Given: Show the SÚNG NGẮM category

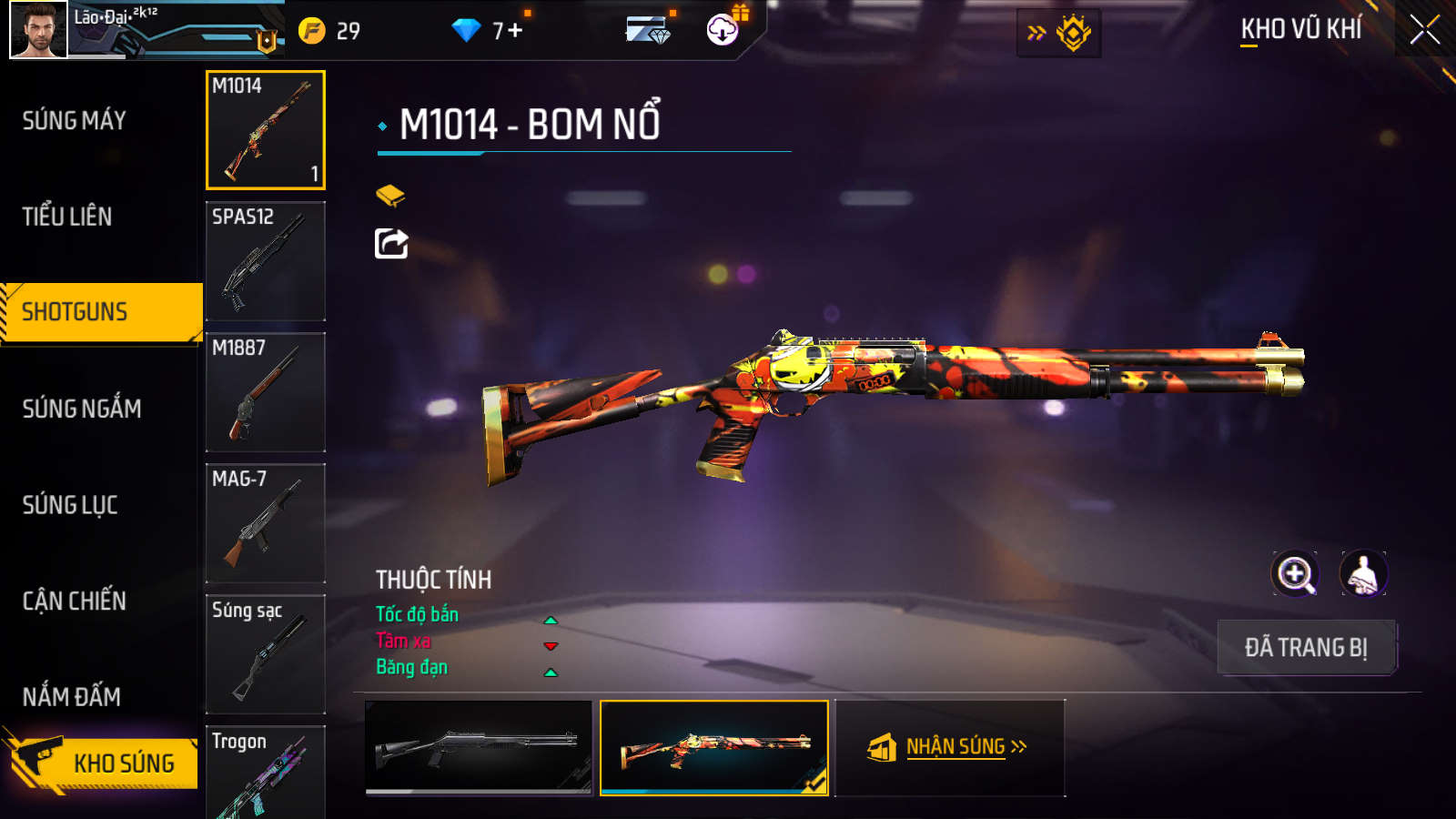Looking at the screenshot, I should (x=82, y=409).
